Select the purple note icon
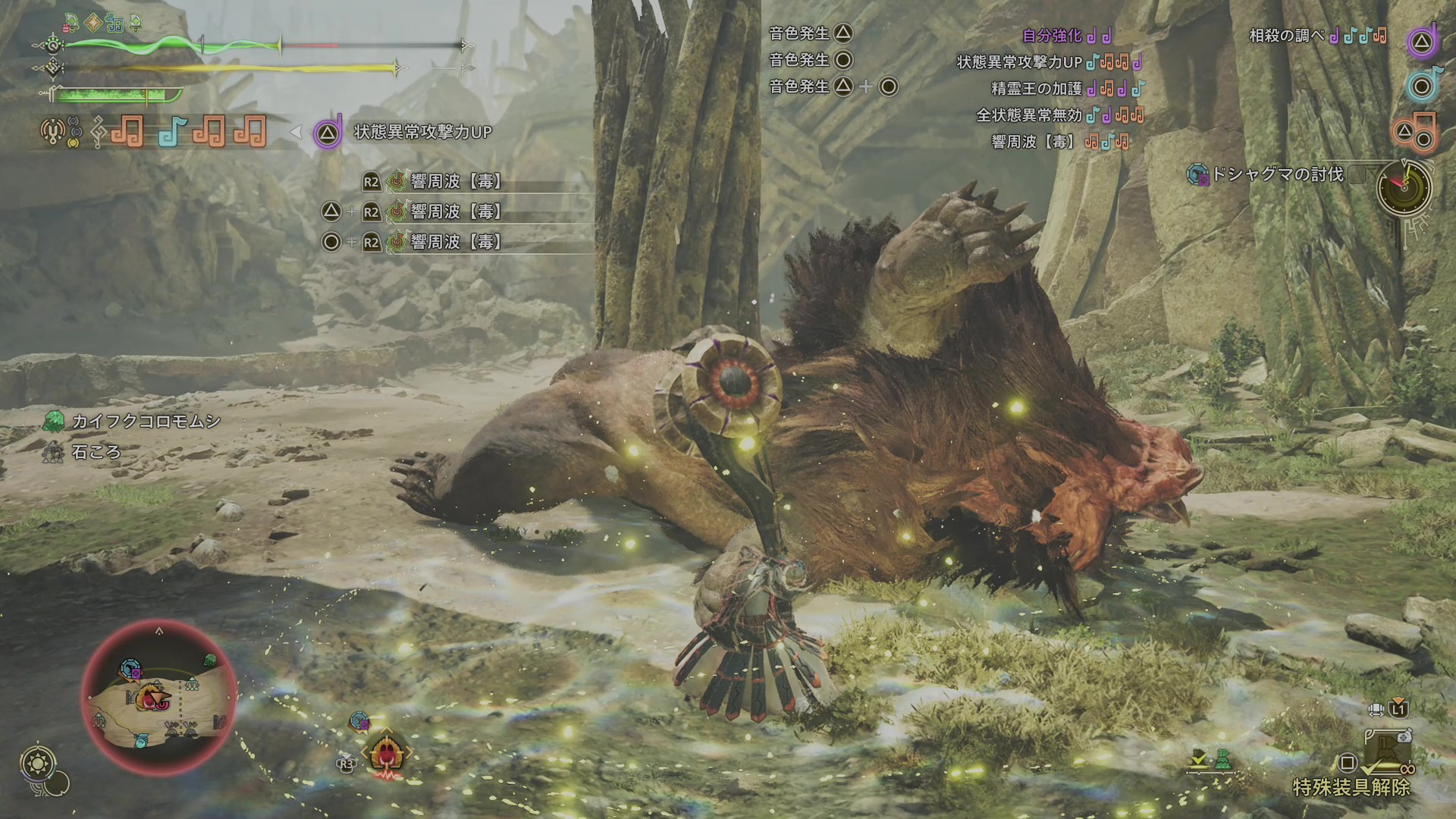Viewport: 1456px width, 819px height. pos(1421,42)
